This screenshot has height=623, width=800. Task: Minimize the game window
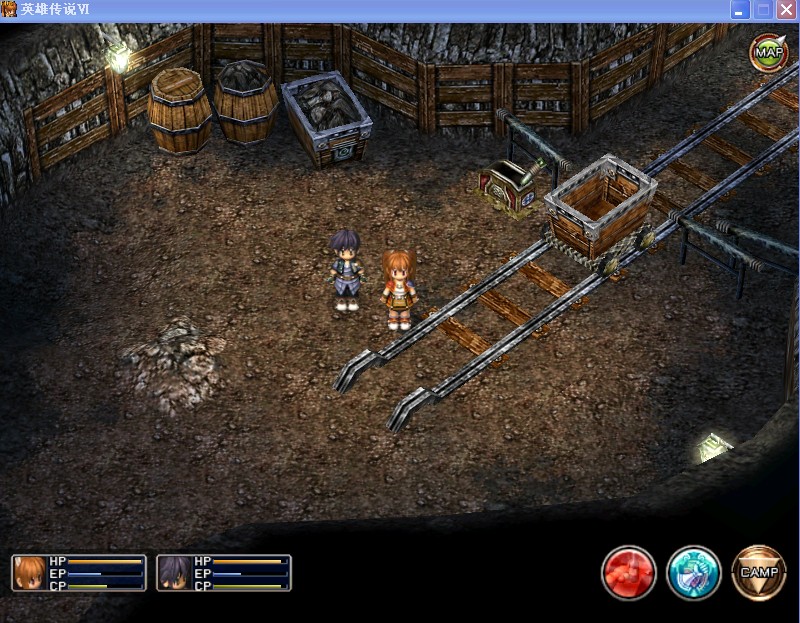click(741, 10)
